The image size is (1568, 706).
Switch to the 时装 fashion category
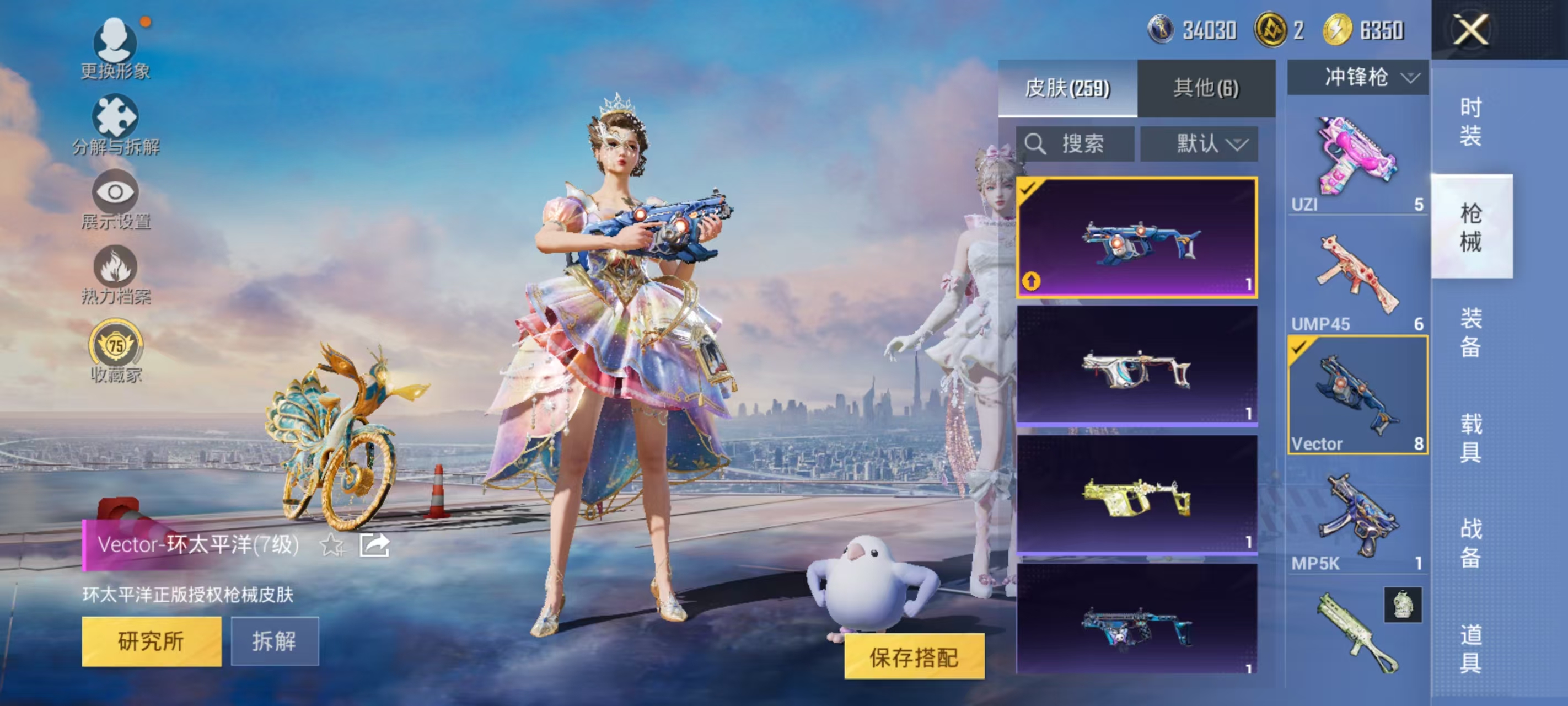pos(1470,123)
